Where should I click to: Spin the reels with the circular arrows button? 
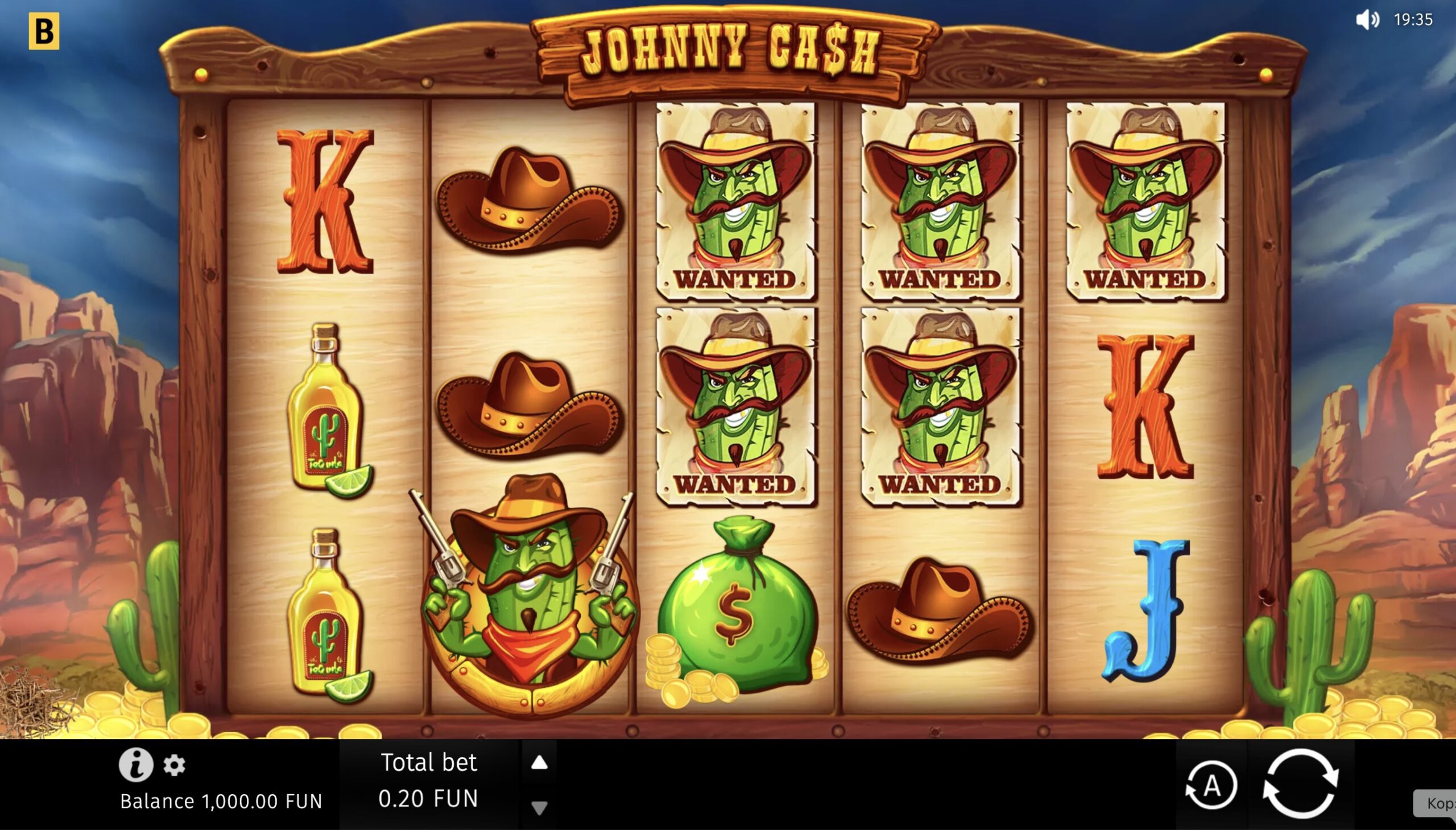(x=1300, y=784)
